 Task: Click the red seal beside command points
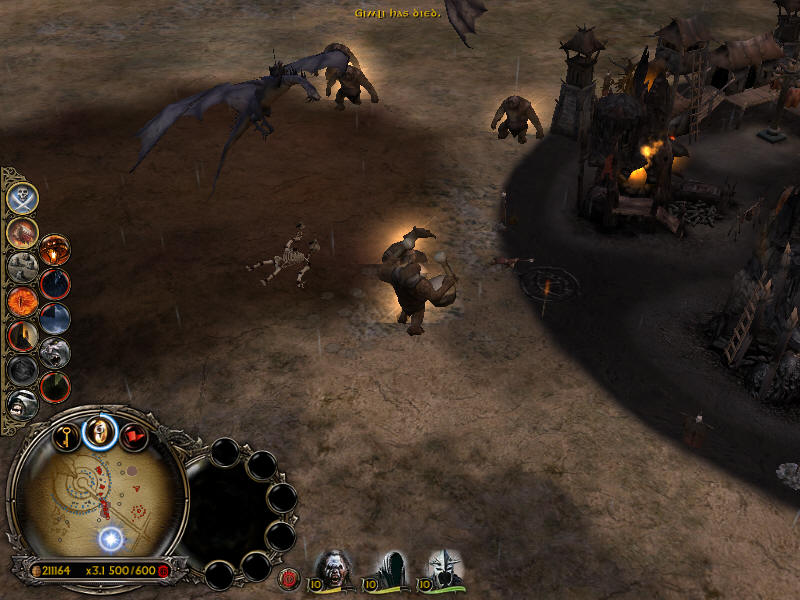[164, 570]
